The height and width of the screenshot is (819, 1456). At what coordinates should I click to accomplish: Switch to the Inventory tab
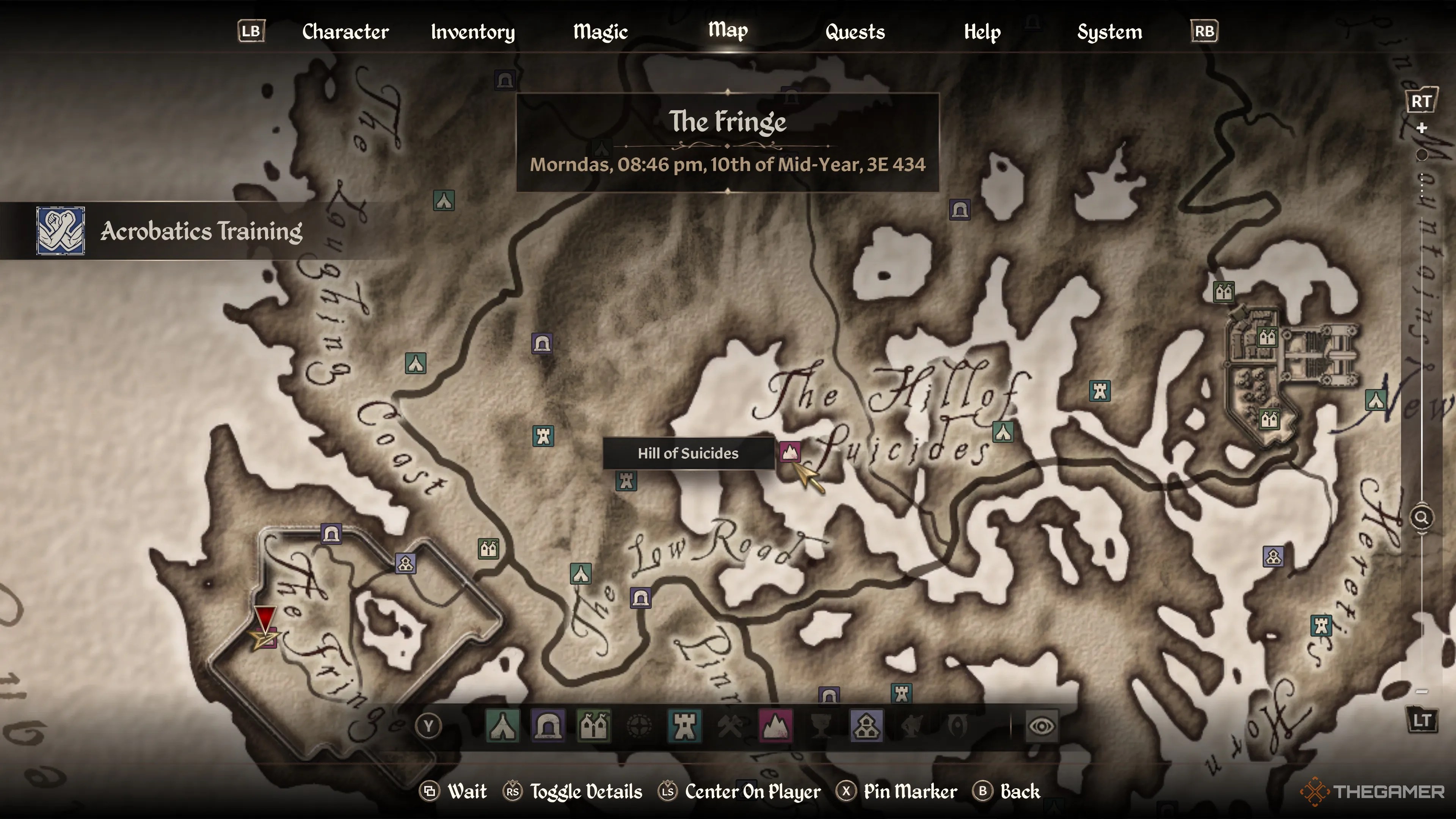point(472,31)
